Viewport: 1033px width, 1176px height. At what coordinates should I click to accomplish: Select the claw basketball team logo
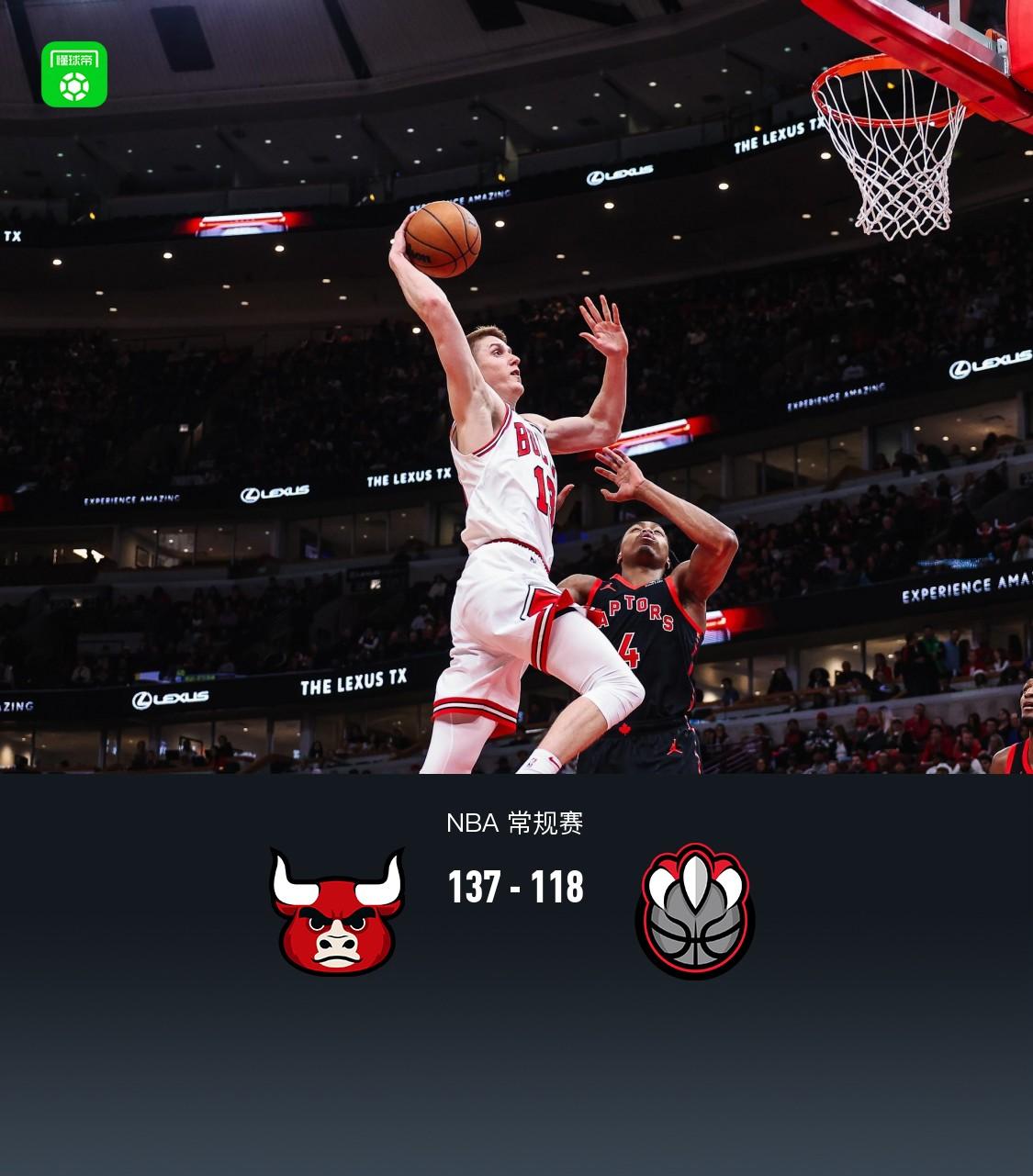coord(695,911)
